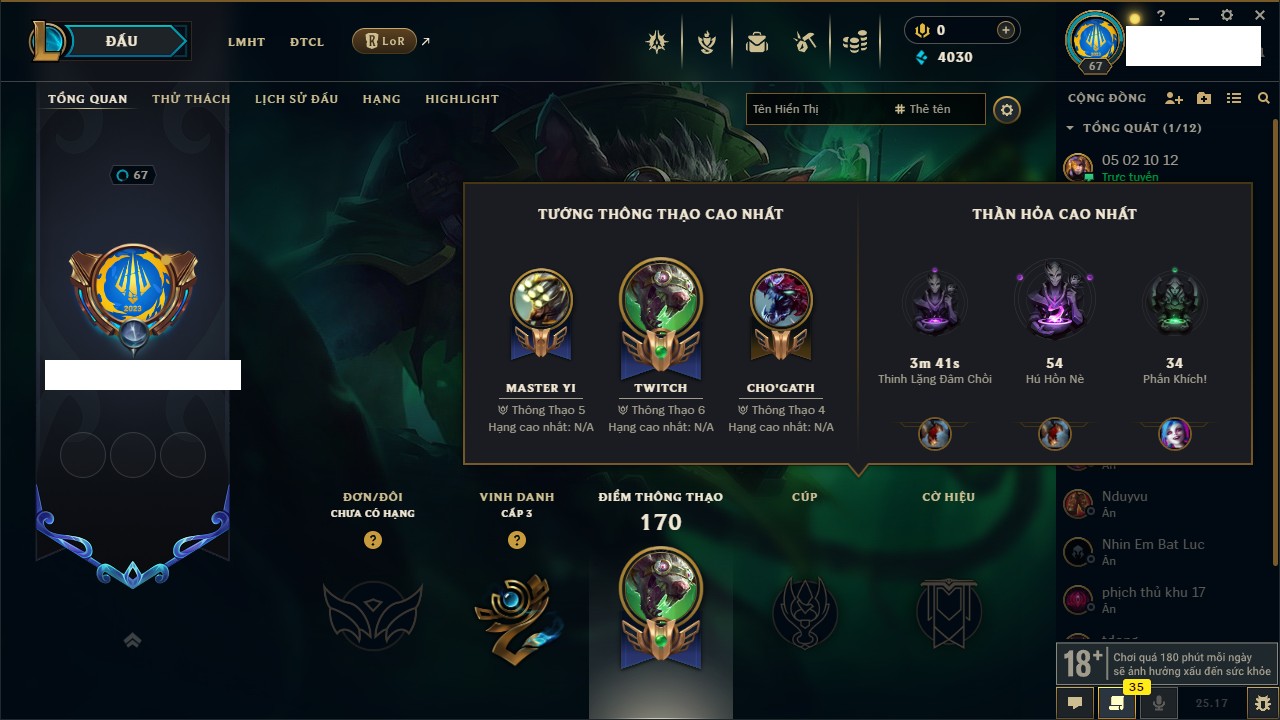Switch to the ĐTCL game tab
Viewport: 1280px width, 720px height.
point(307,42)
